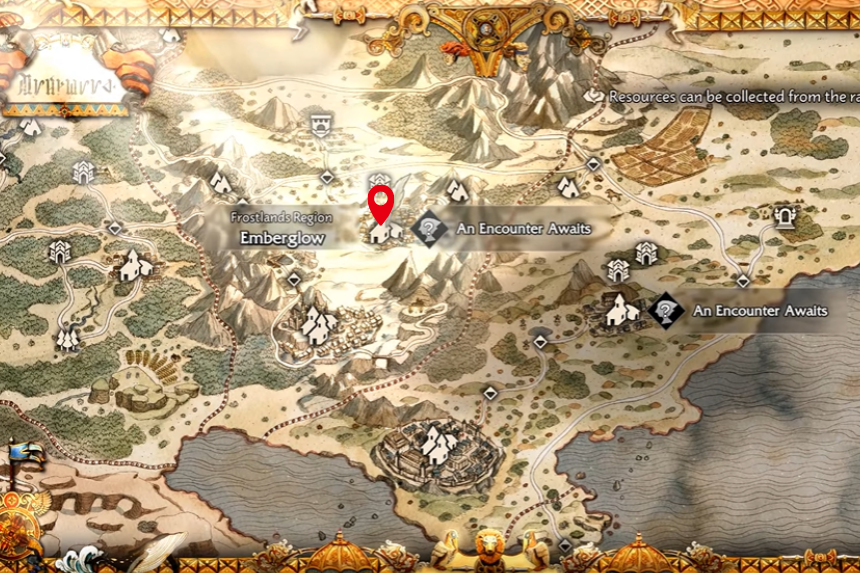Screen dimensions: 860x573
Task: Select the shield-crest marker north of Emberglow
Action: pyautogui.click(x=320, y=125)
